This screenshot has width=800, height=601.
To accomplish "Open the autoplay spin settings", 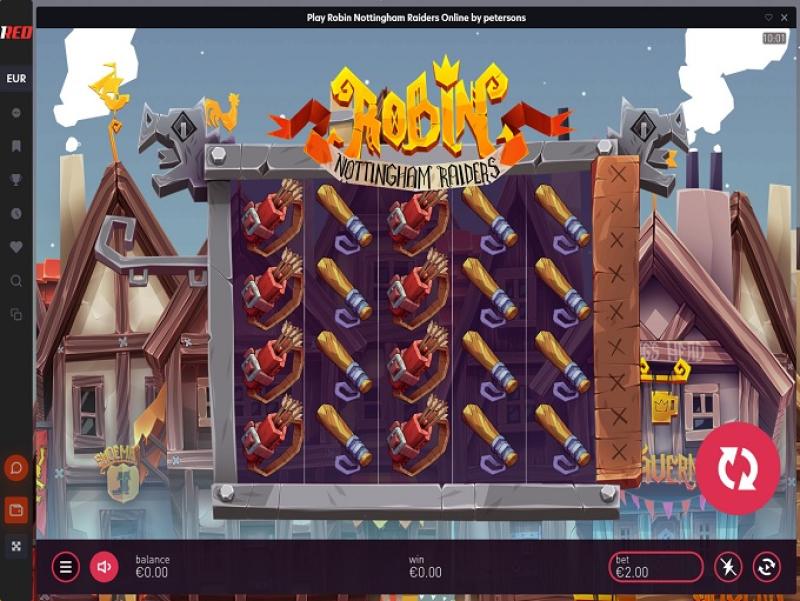I will click(x=766, y=567).
